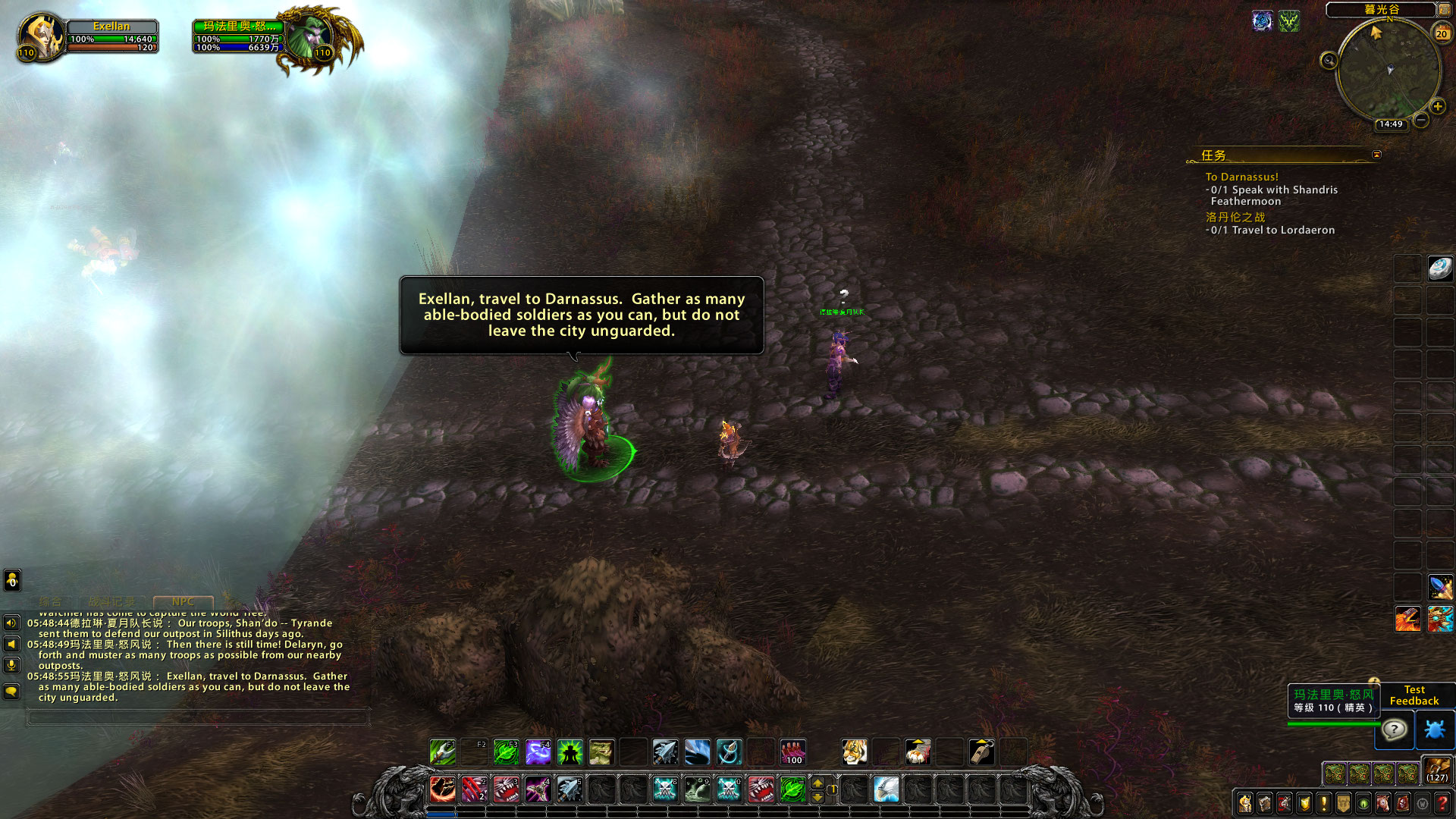Open the calendar showing day 20
Viewport: 1456px width, 819px height.
pos(1442,33)
